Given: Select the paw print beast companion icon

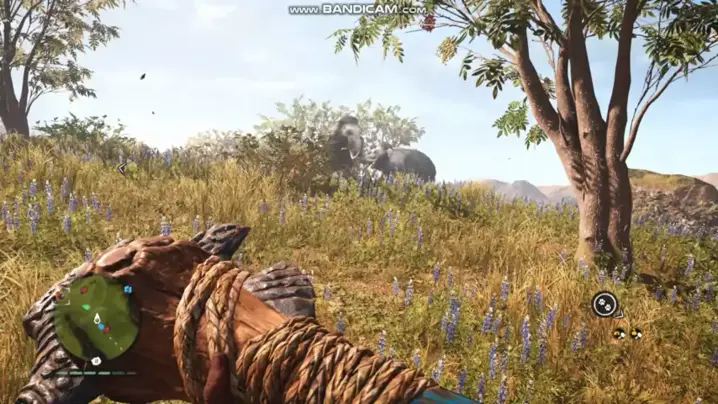Looking at the screenshot, I should click(603, 304).
